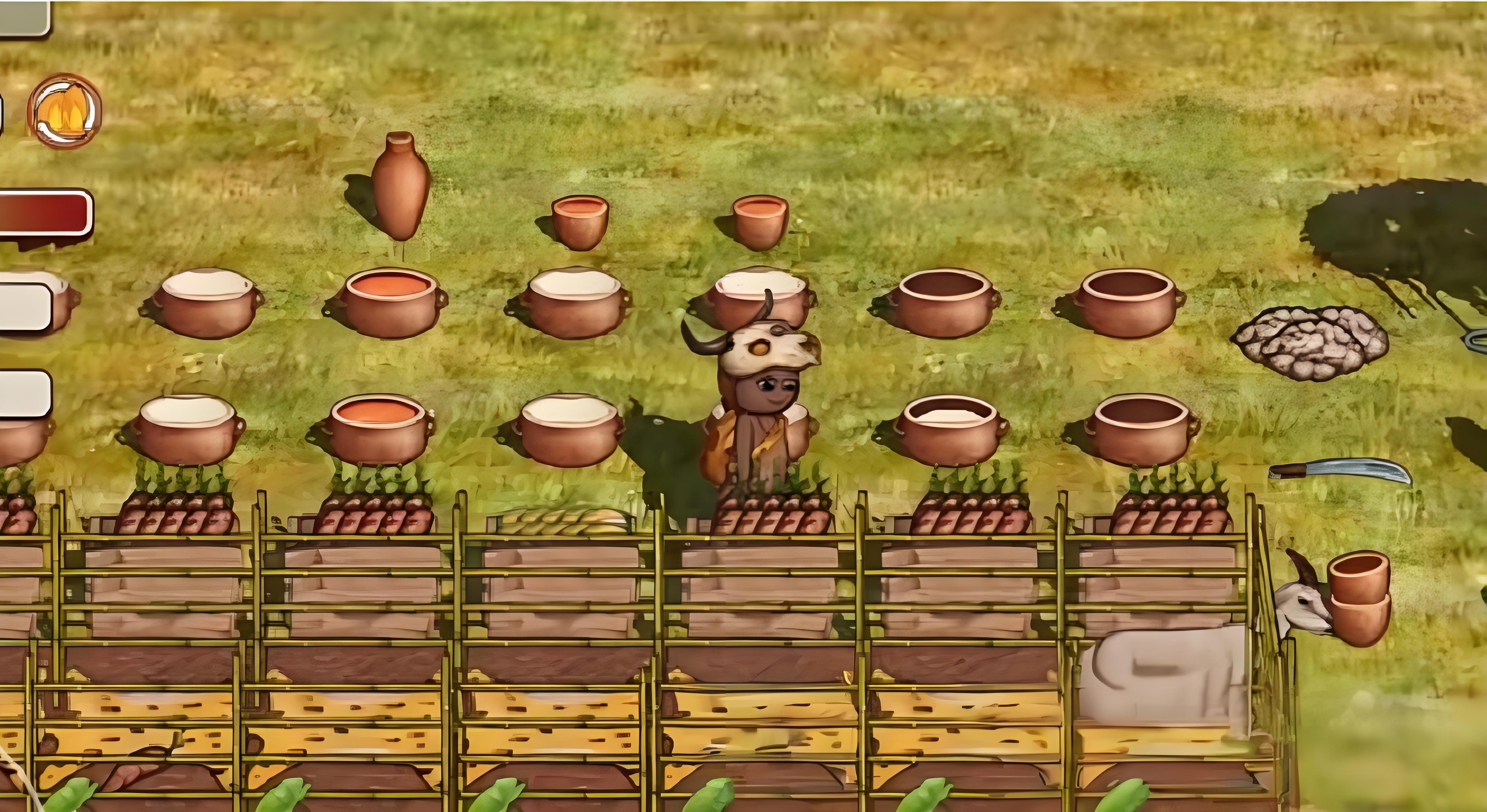The width and height of the screenshot is (1487, 812).
Task: Click the dark red rounded button
Action: pos(44,212)
